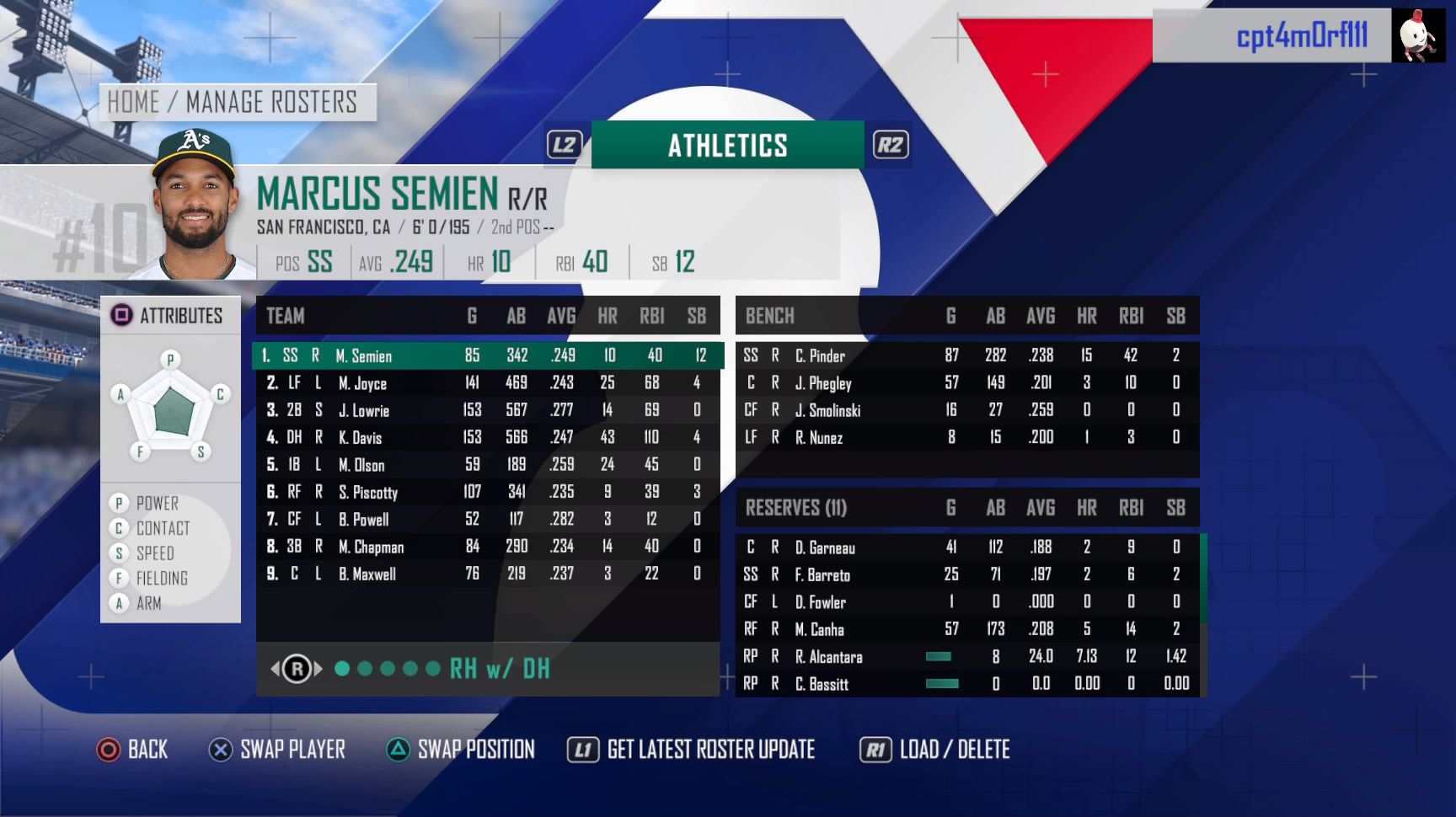
Task: Select M. Canha in reserves
Action: point(966,629)
